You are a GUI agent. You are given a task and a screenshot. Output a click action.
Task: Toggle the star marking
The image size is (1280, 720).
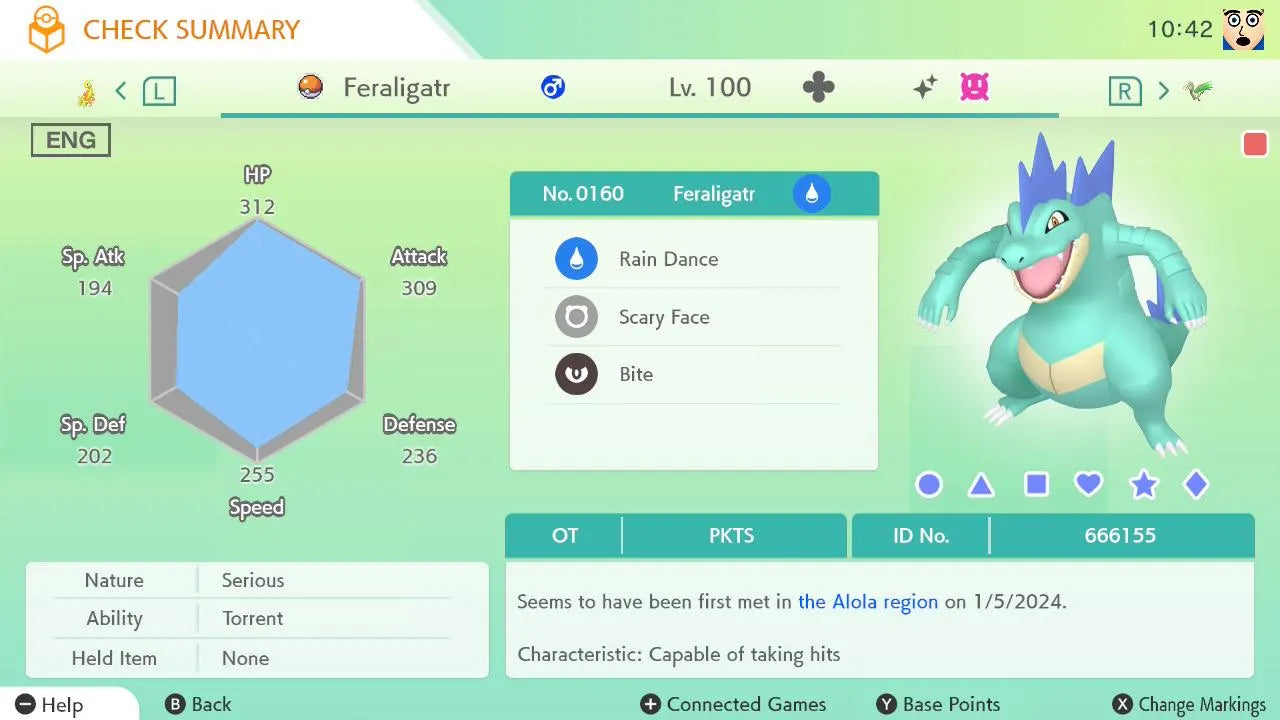click(1143, 486)
